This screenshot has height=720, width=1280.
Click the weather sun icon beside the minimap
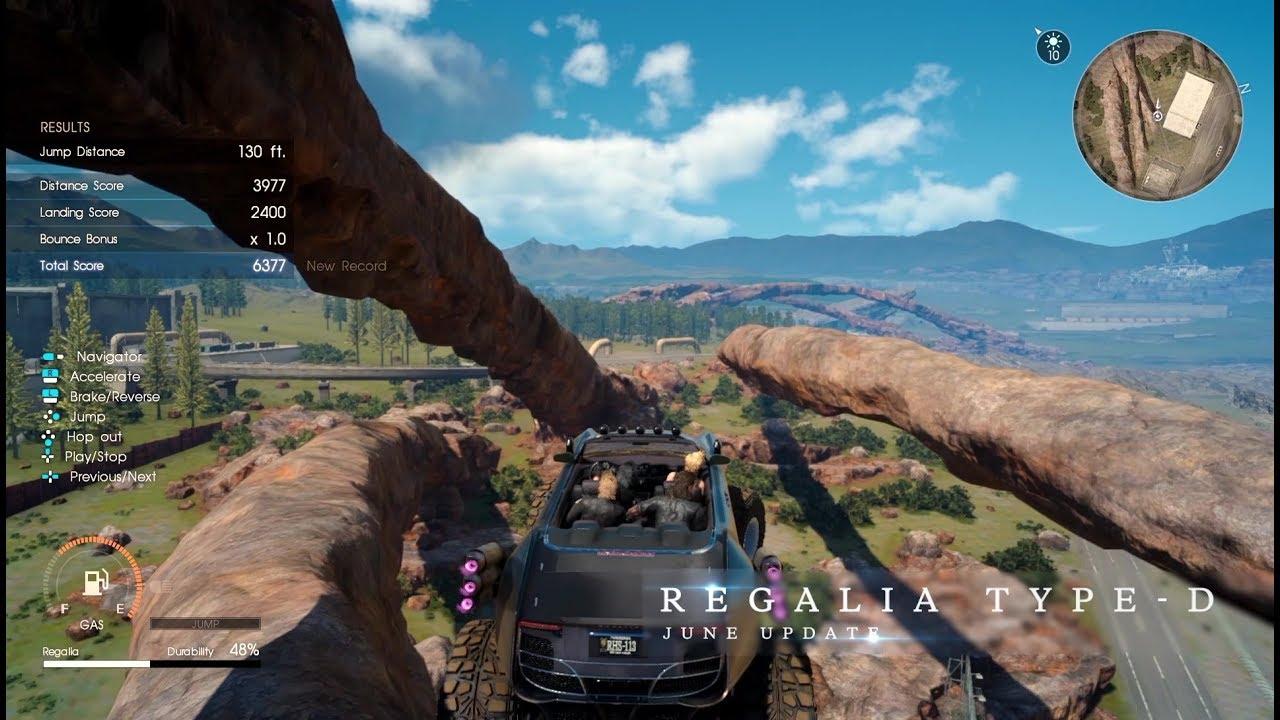[1052, 42]
